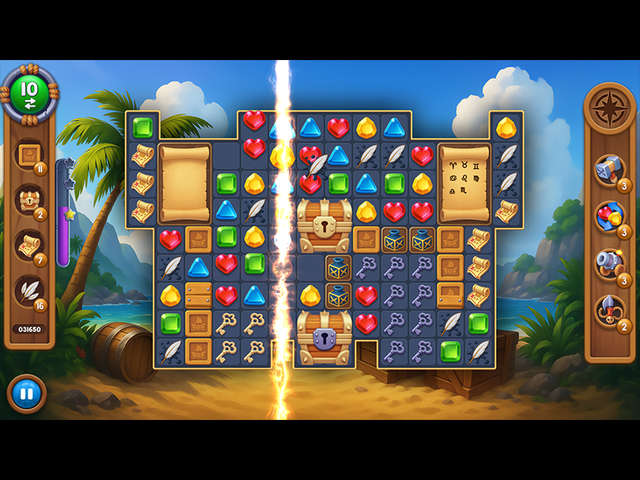Pause the game with the blue button
The image size is (640, 480).
pyautogui.click(x=26, y=393)
